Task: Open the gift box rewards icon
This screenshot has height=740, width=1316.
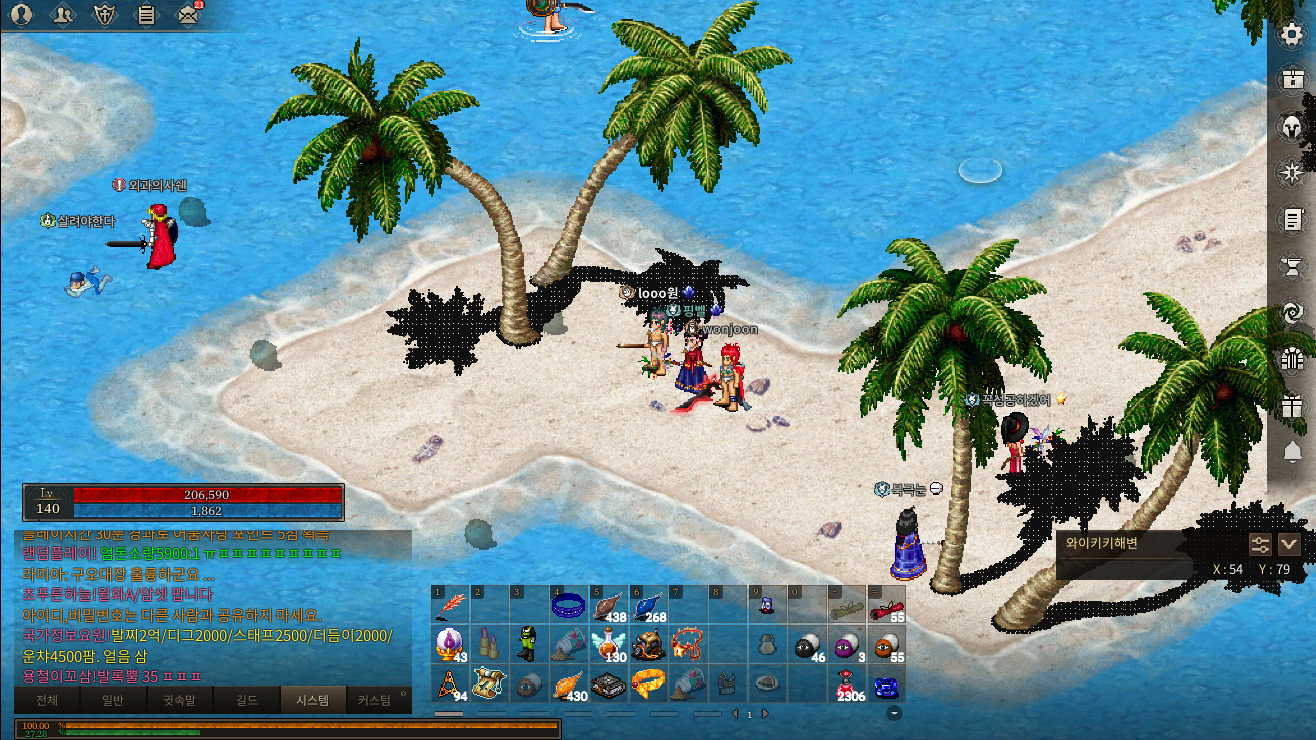Action: 1291,405
